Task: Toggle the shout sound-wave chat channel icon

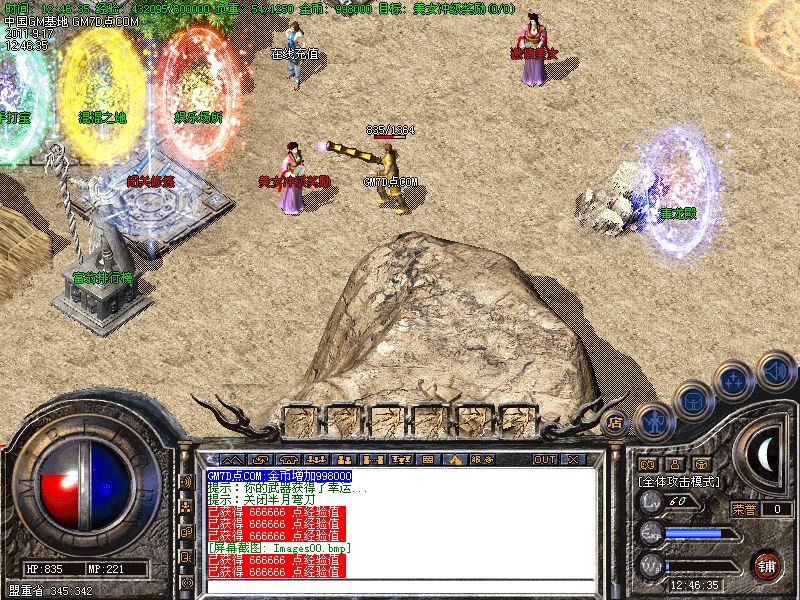Action: click(x=186, y=482)
